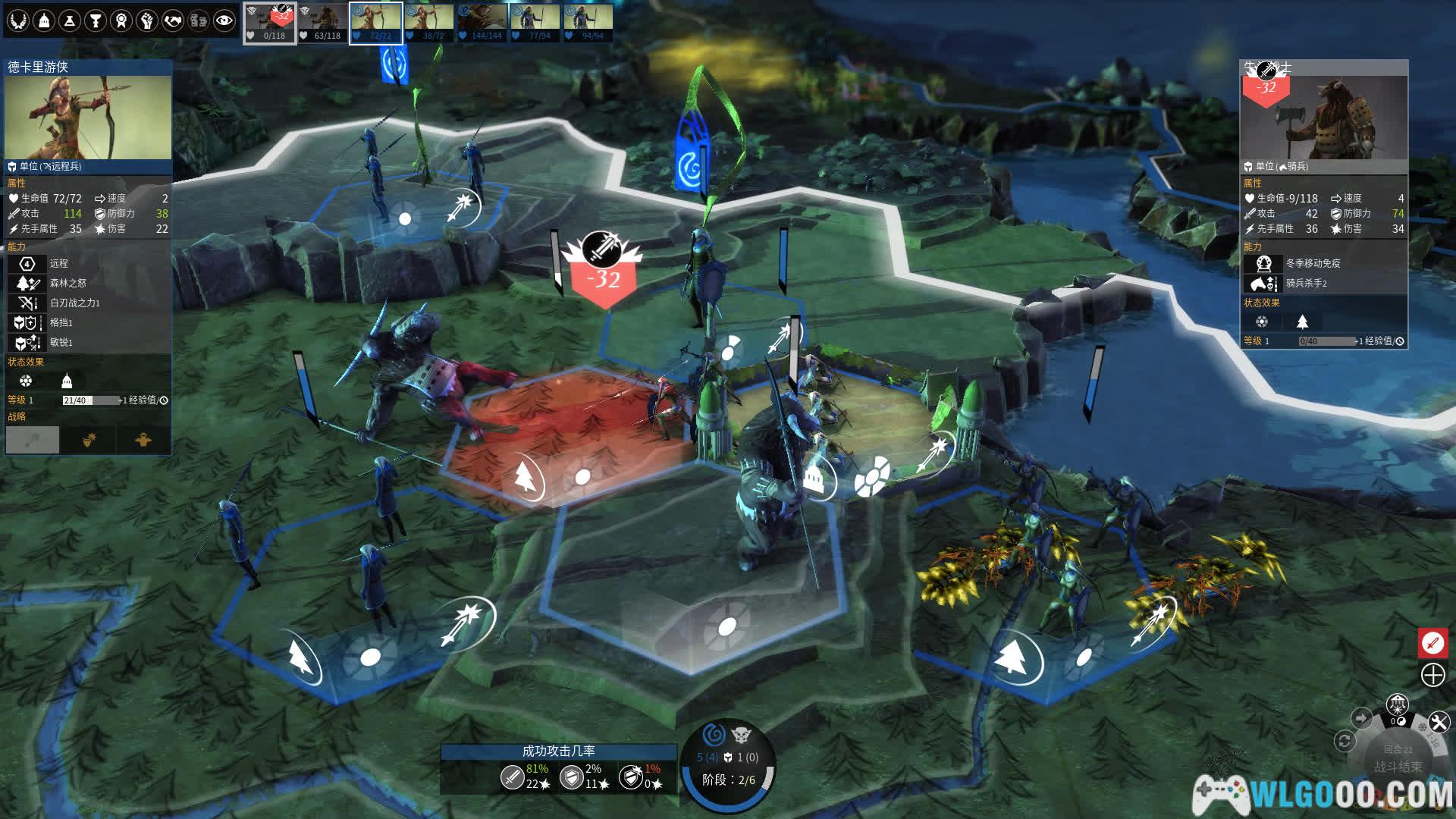This screenshot has width=1456, height=819.
Task: Select the unit portrait with 144/144 health
Action: (x=482, y=23)
